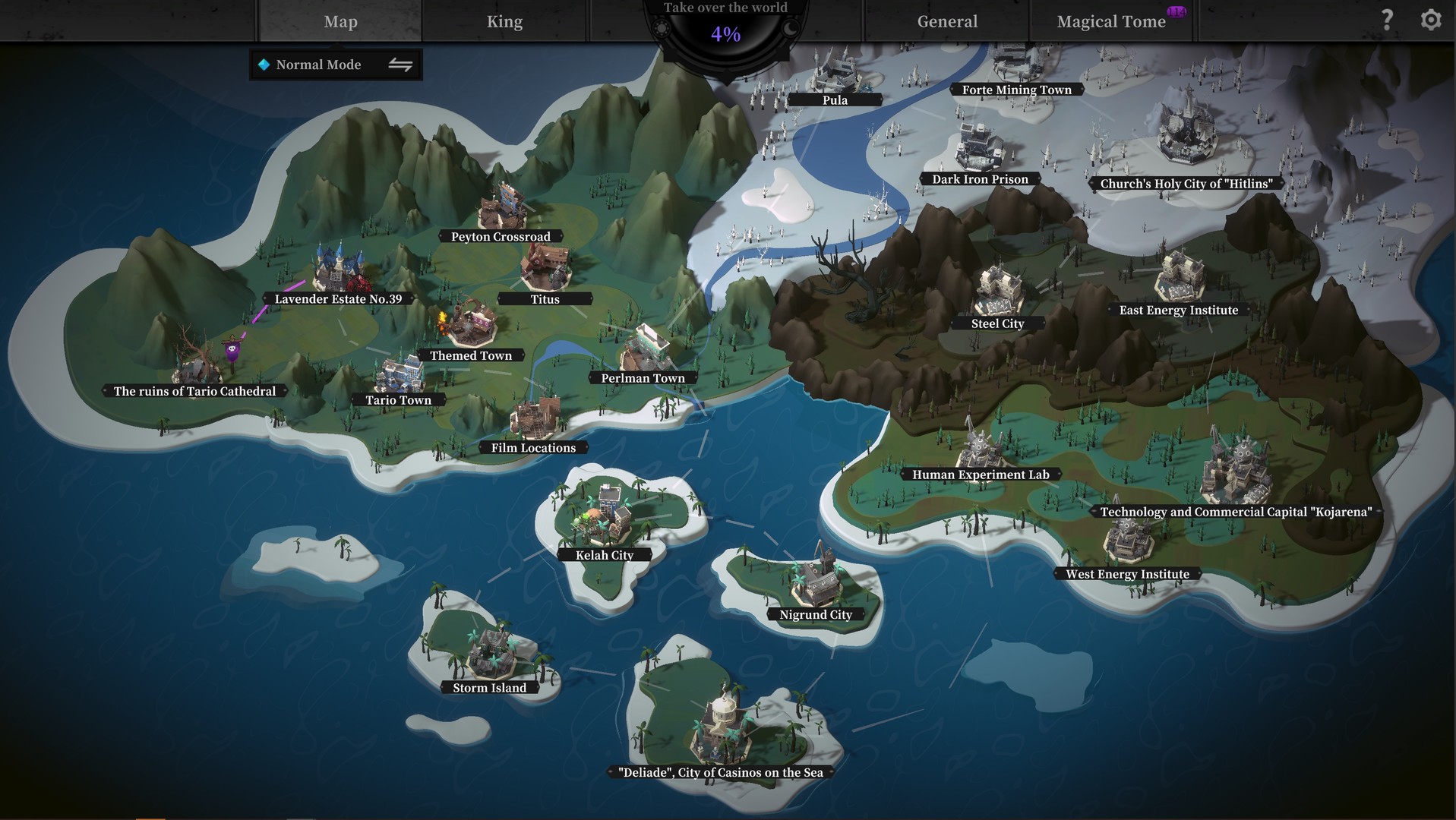Open the Magical Tome tab
Image resolution: width=1456 pixels, height=820 pixels.
pos(1111,21)
